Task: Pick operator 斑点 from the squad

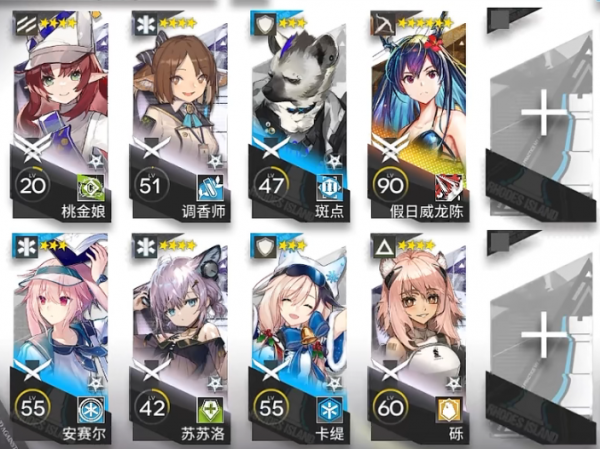Action: click(x=298, y=110)
